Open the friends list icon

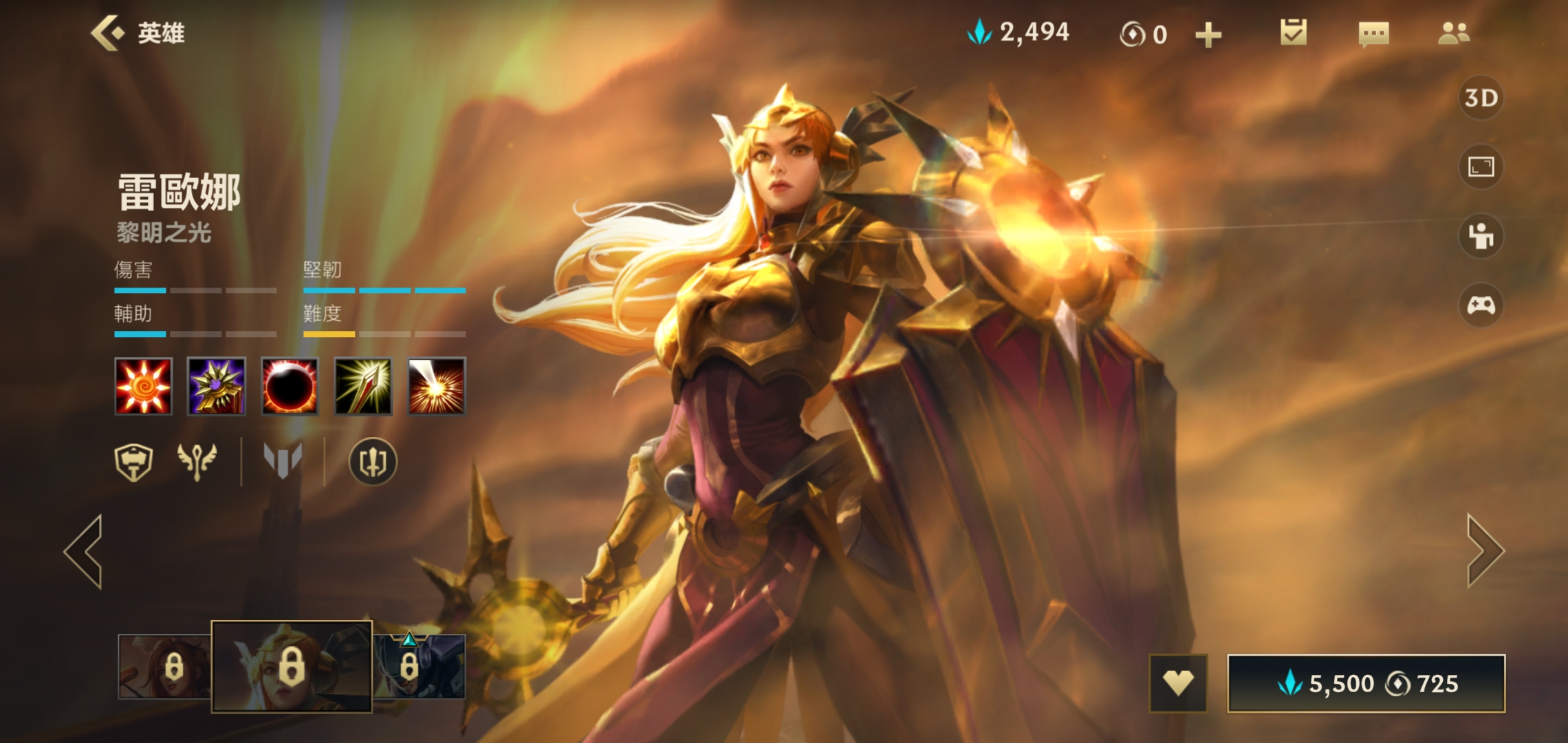tap(1453, 33)
